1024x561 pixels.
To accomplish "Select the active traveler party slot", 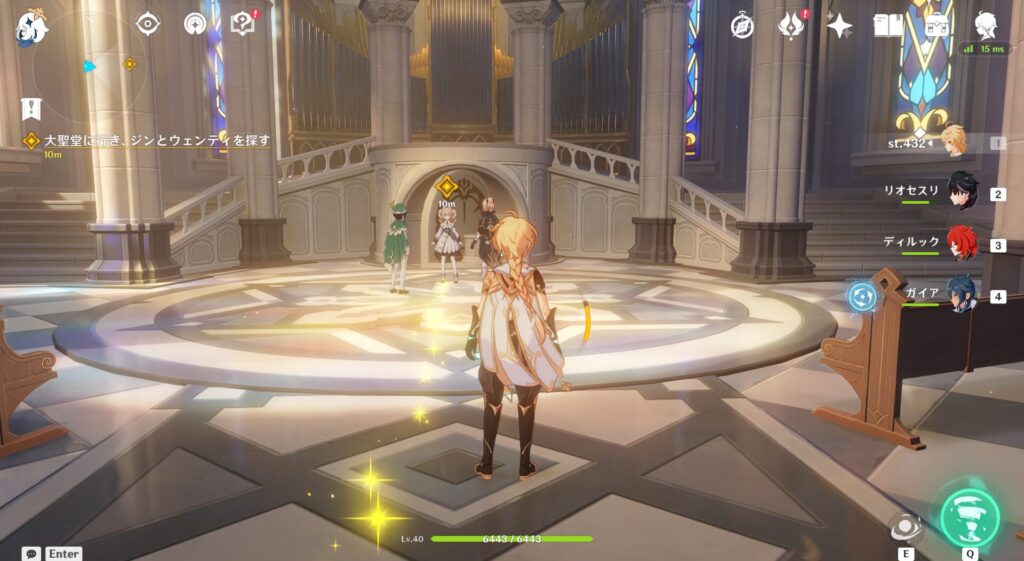I will [x=955, y=142].
